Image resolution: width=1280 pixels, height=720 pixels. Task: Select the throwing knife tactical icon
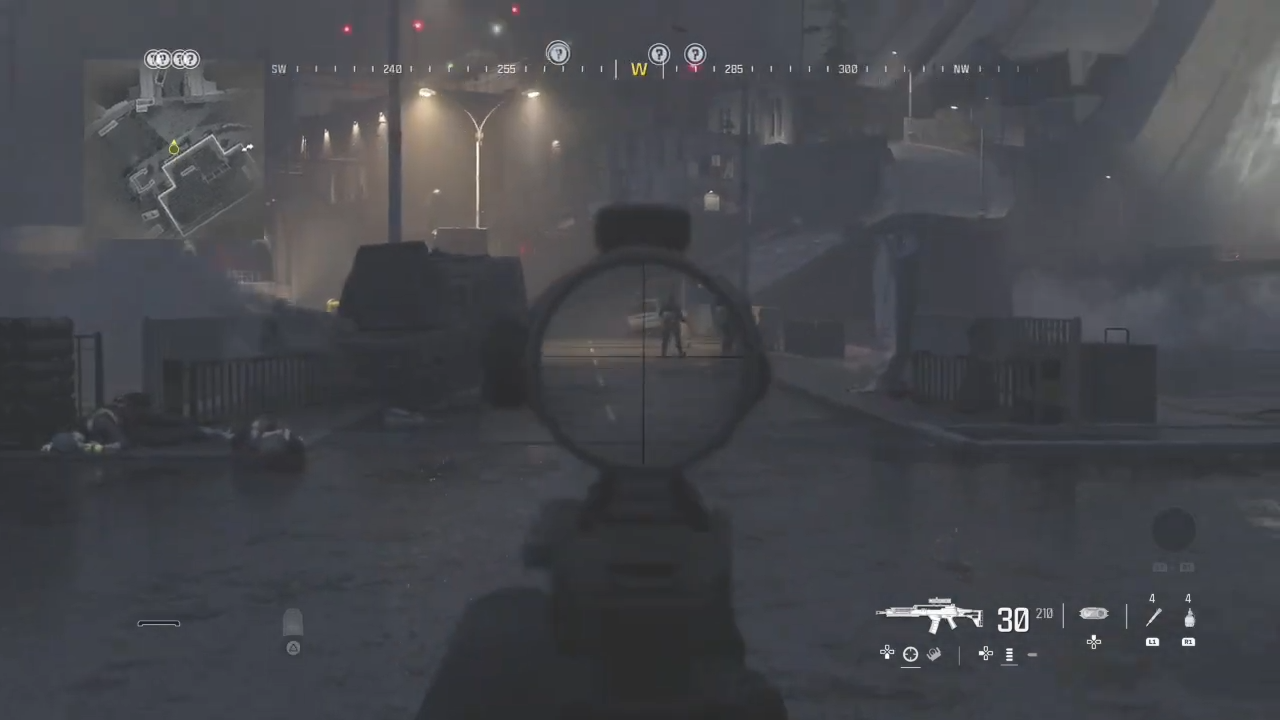coord(1153,618)
